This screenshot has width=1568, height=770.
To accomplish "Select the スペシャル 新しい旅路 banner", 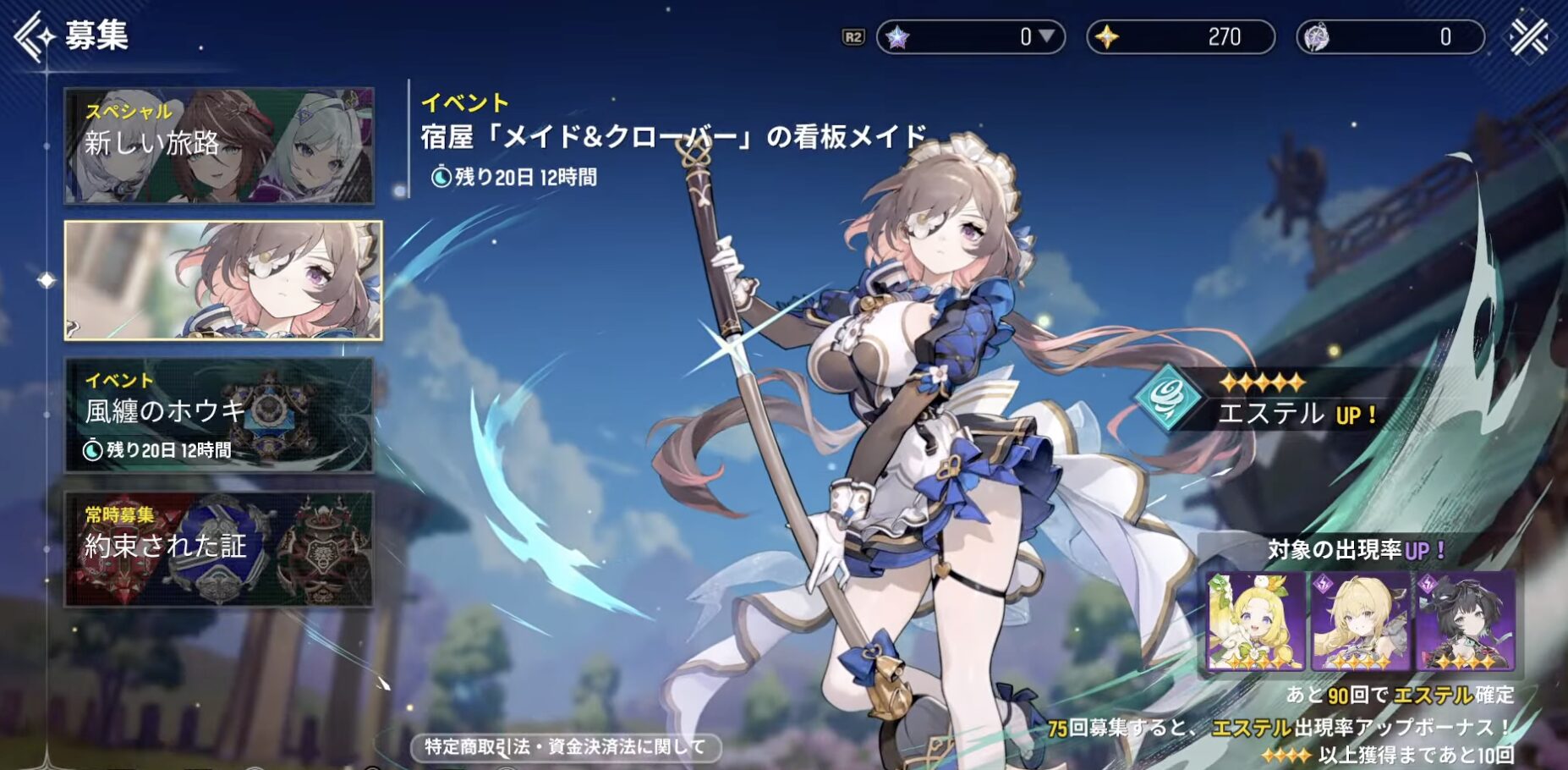I will 219,146.
